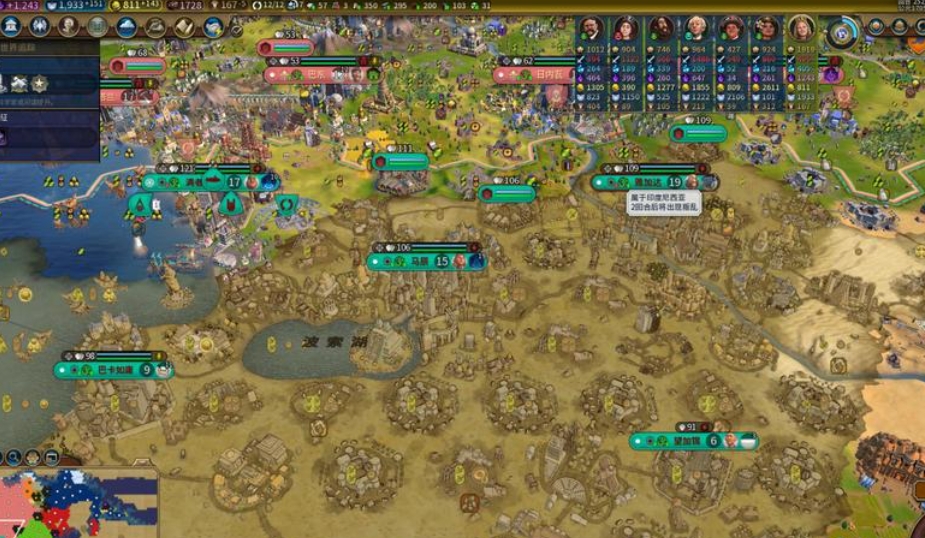Screen dimensions: 925x538
Task: Click the minimap
Action: click(x=78, y=505)
